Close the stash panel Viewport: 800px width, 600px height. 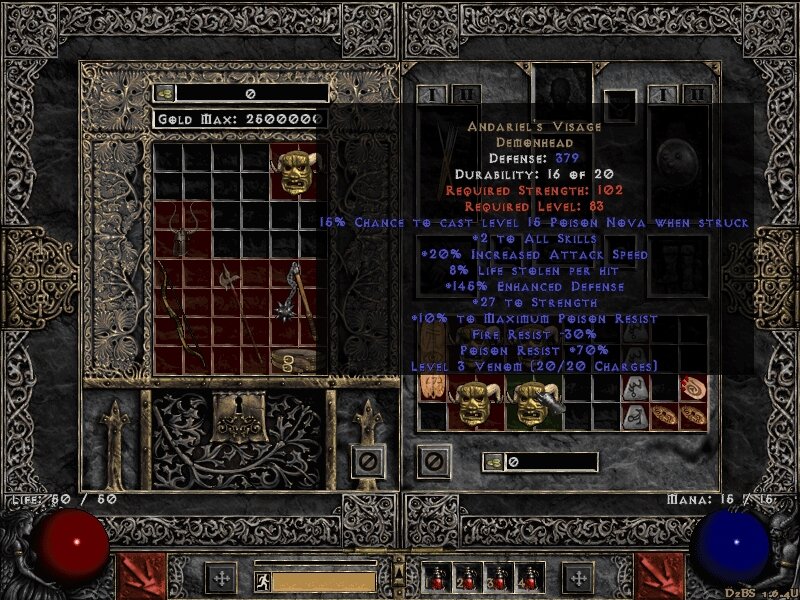coord(367,460)
